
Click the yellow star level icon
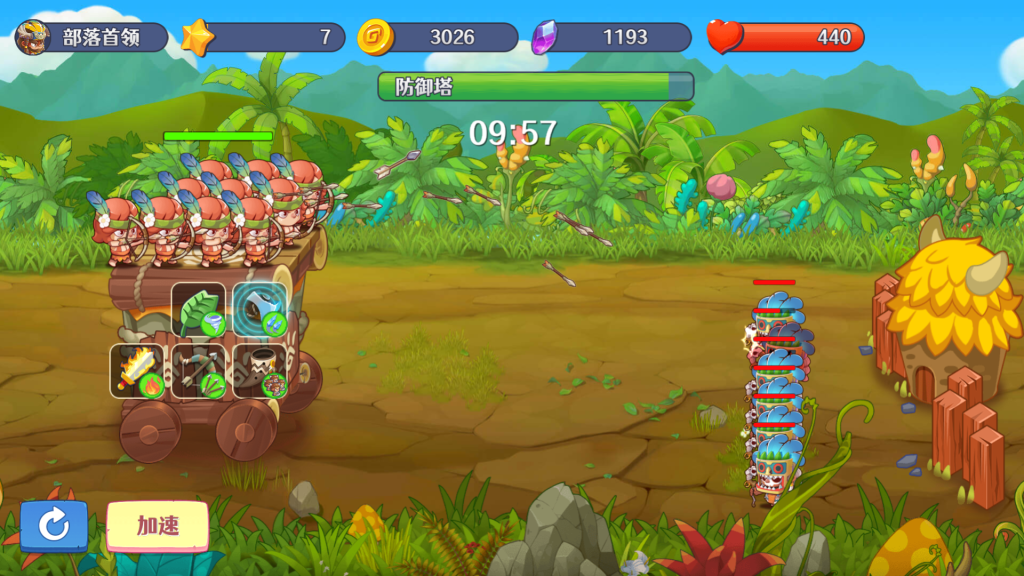pos(198,38)
